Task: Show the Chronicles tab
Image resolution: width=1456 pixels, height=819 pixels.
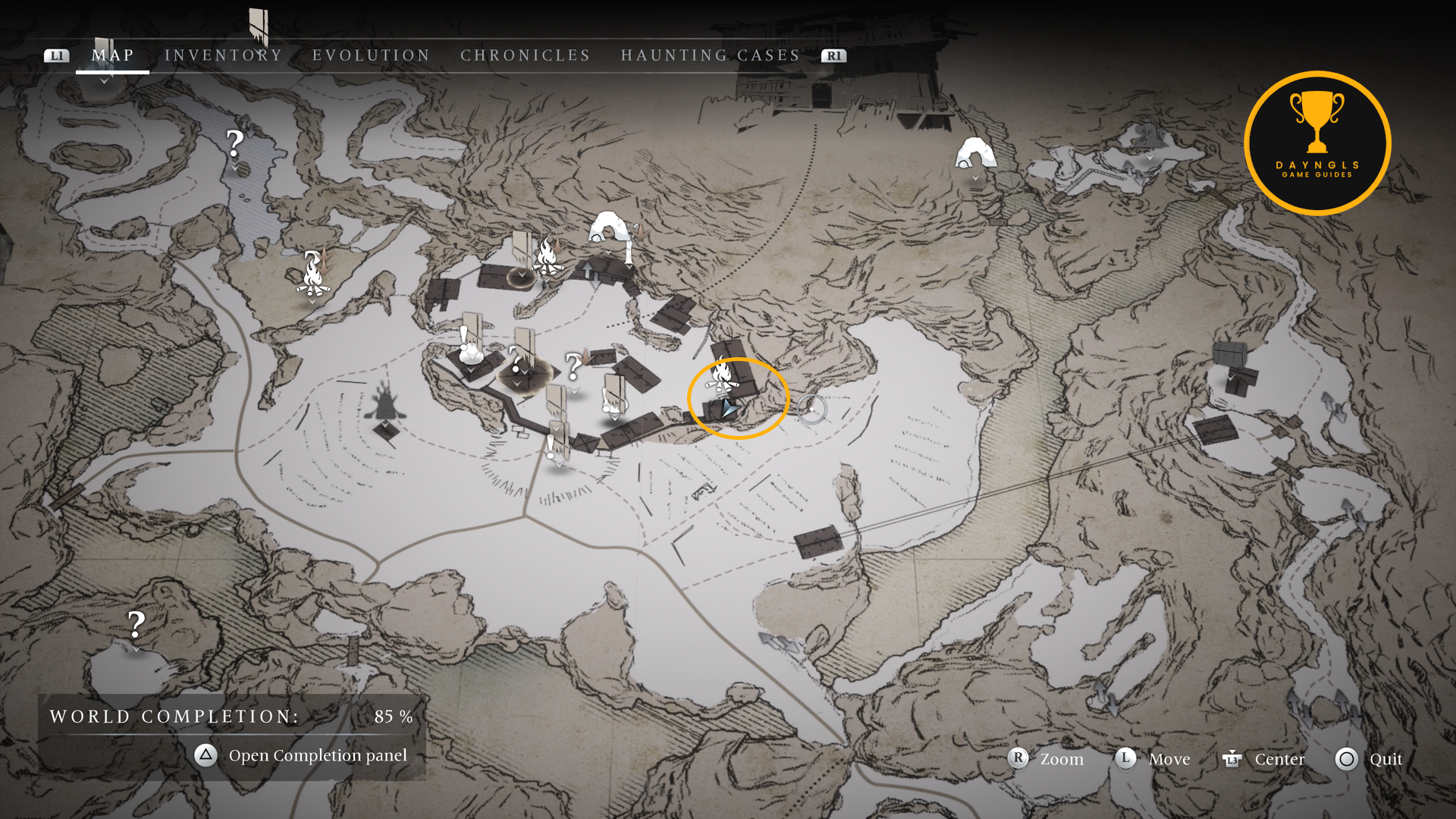Action: coord(525,55)
